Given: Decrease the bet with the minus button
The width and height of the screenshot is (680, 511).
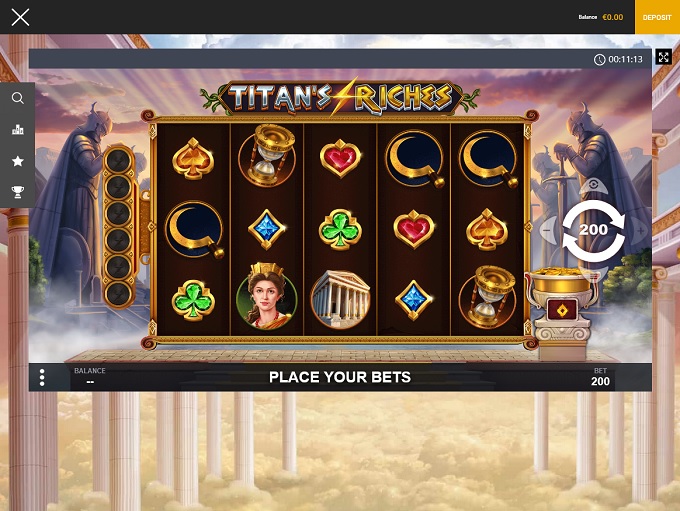Looking at the screenshot, I should pyautogui.click(x=549, y=230).
